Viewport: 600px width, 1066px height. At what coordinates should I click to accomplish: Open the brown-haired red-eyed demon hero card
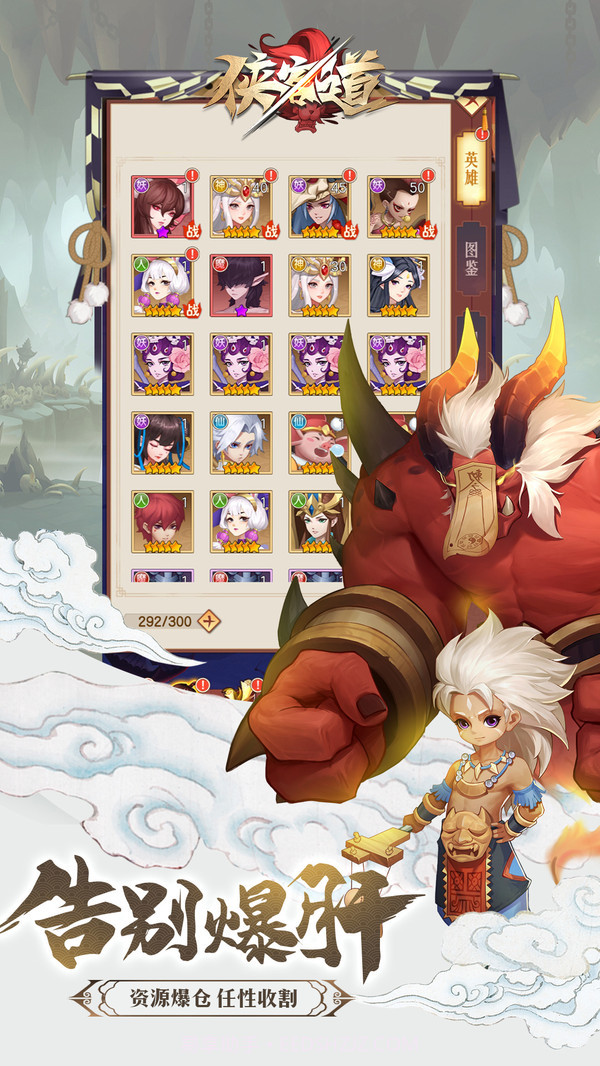pyautogui.click(x=162, y=207)
